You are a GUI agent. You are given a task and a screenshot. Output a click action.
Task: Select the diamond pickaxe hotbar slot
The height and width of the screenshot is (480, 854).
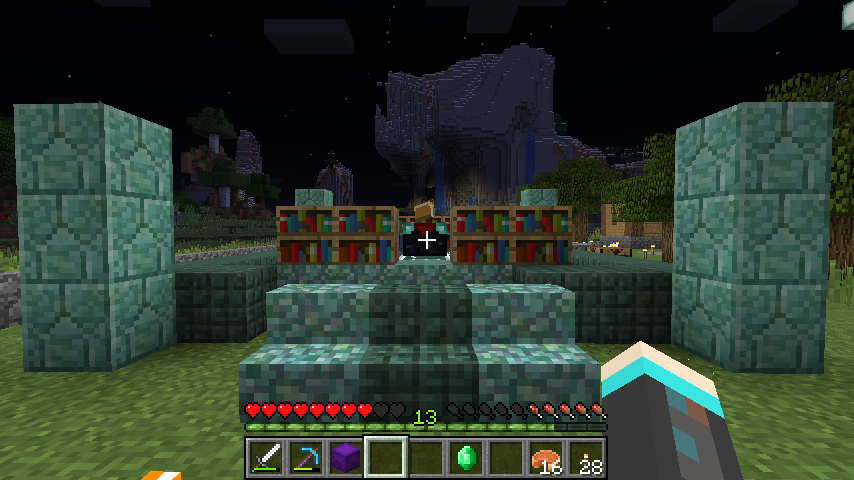tap(306, 458)
